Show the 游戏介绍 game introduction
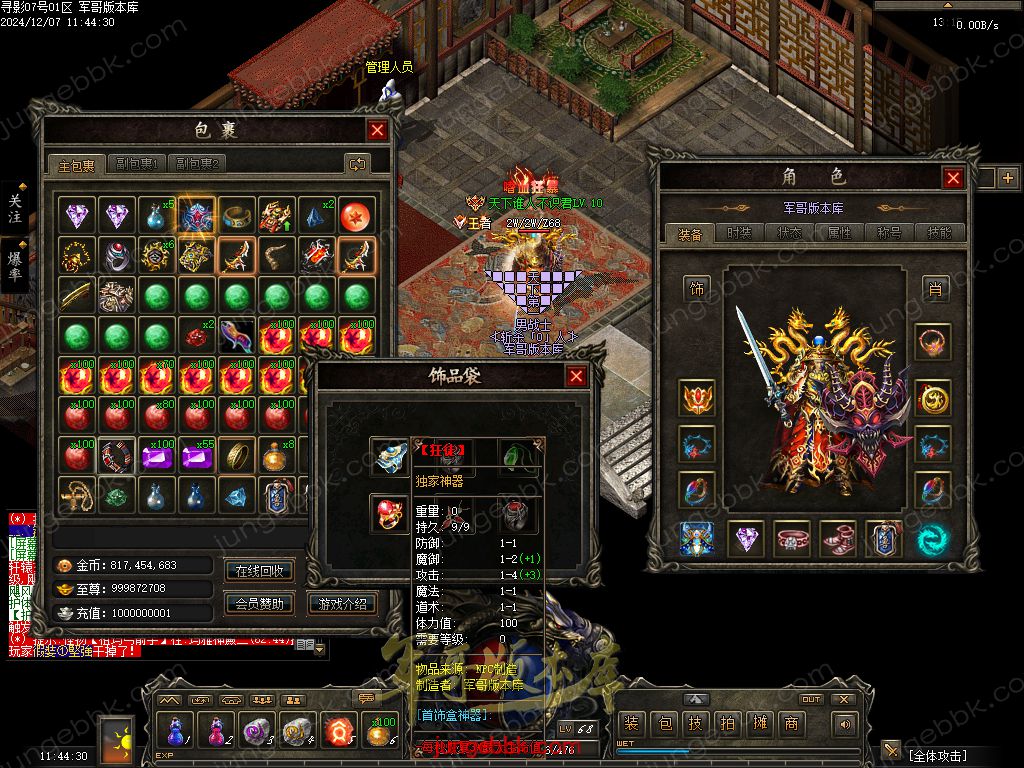Image resolution: width=1024 pixels, height=768 pixels. point(343,603)
